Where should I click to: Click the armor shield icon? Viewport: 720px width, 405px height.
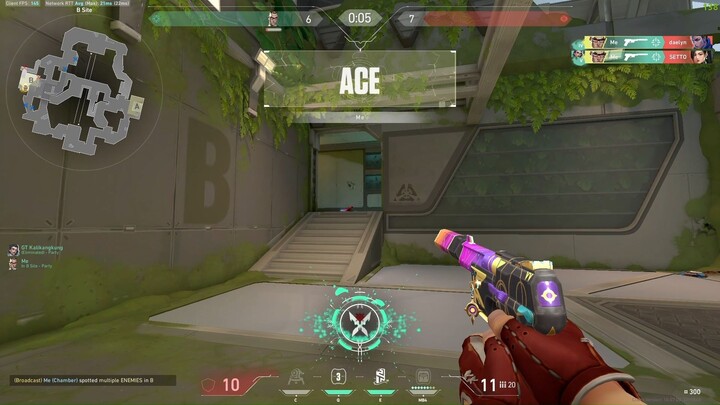(209, 385)
